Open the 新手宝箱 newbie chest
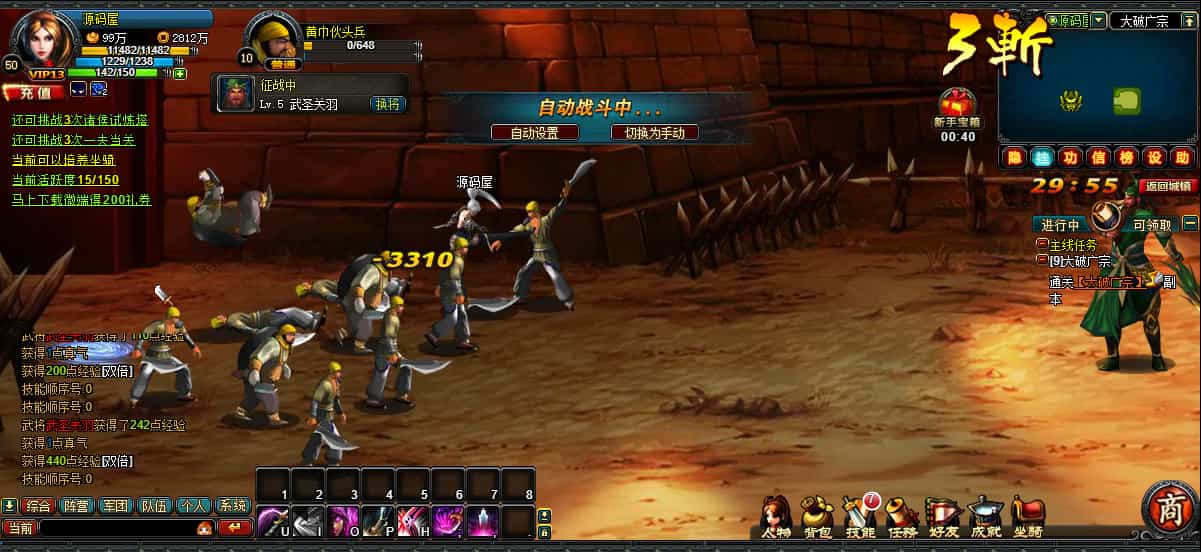The image size is (1201, 552). tap(957, 106)
